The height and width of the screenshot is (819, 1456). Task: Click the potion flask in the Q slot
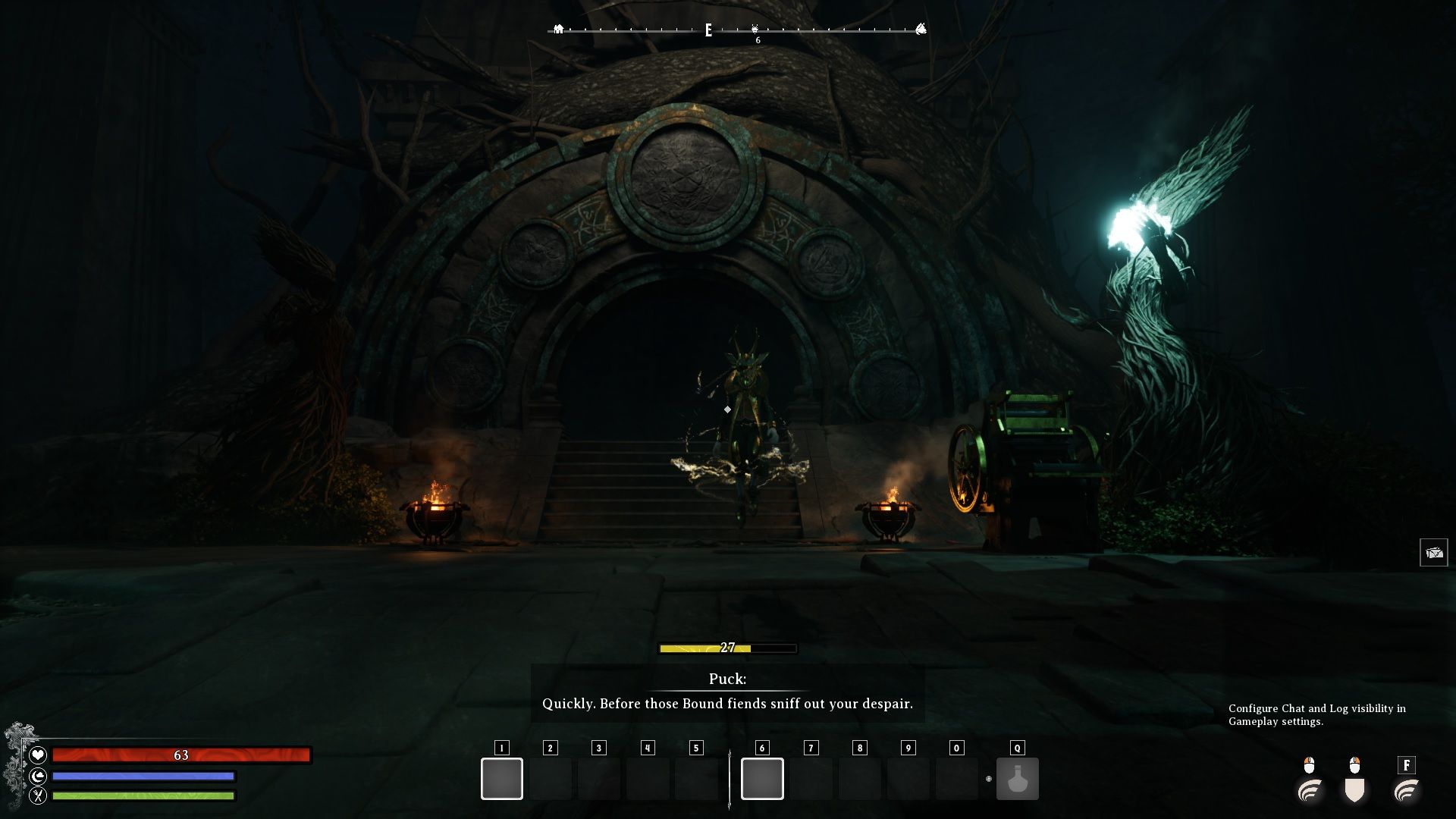pyautogui.click(x=1018, y=779)
